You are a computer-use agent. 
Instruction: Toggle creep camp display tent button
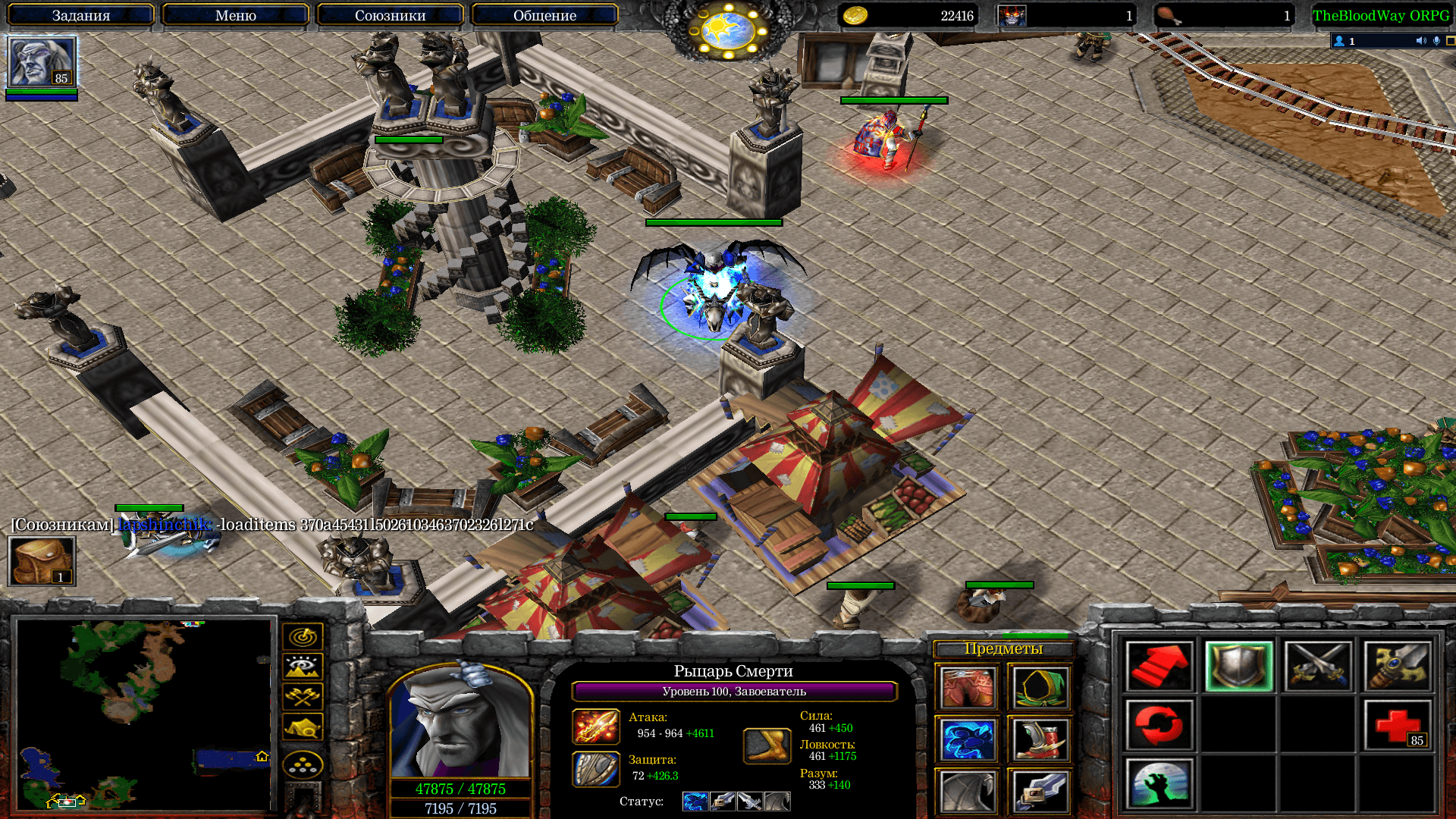(303, 727)
